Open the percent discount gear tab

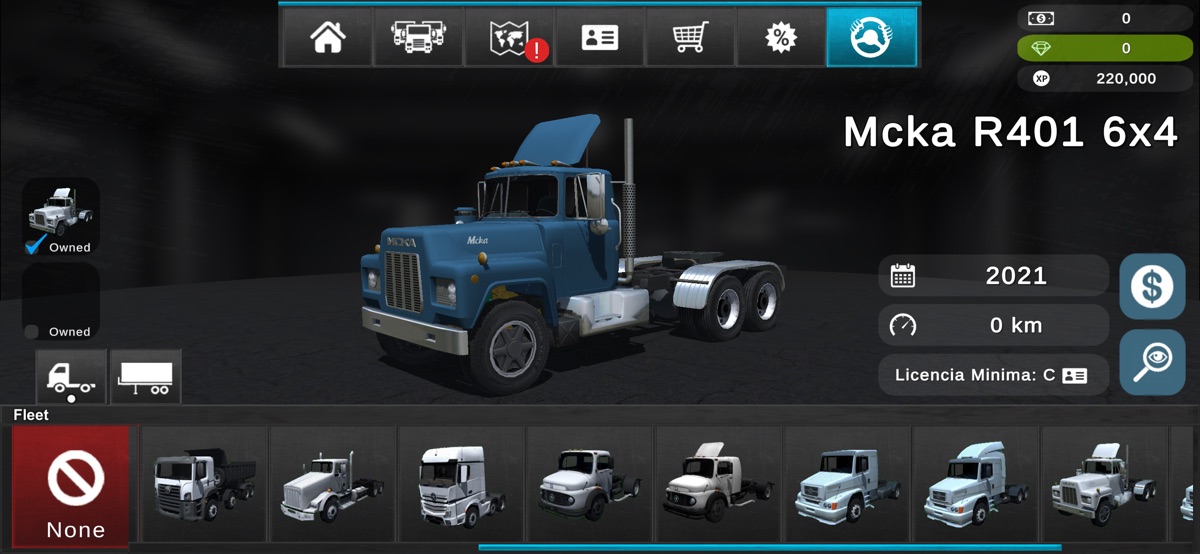[x=781, y=38]
